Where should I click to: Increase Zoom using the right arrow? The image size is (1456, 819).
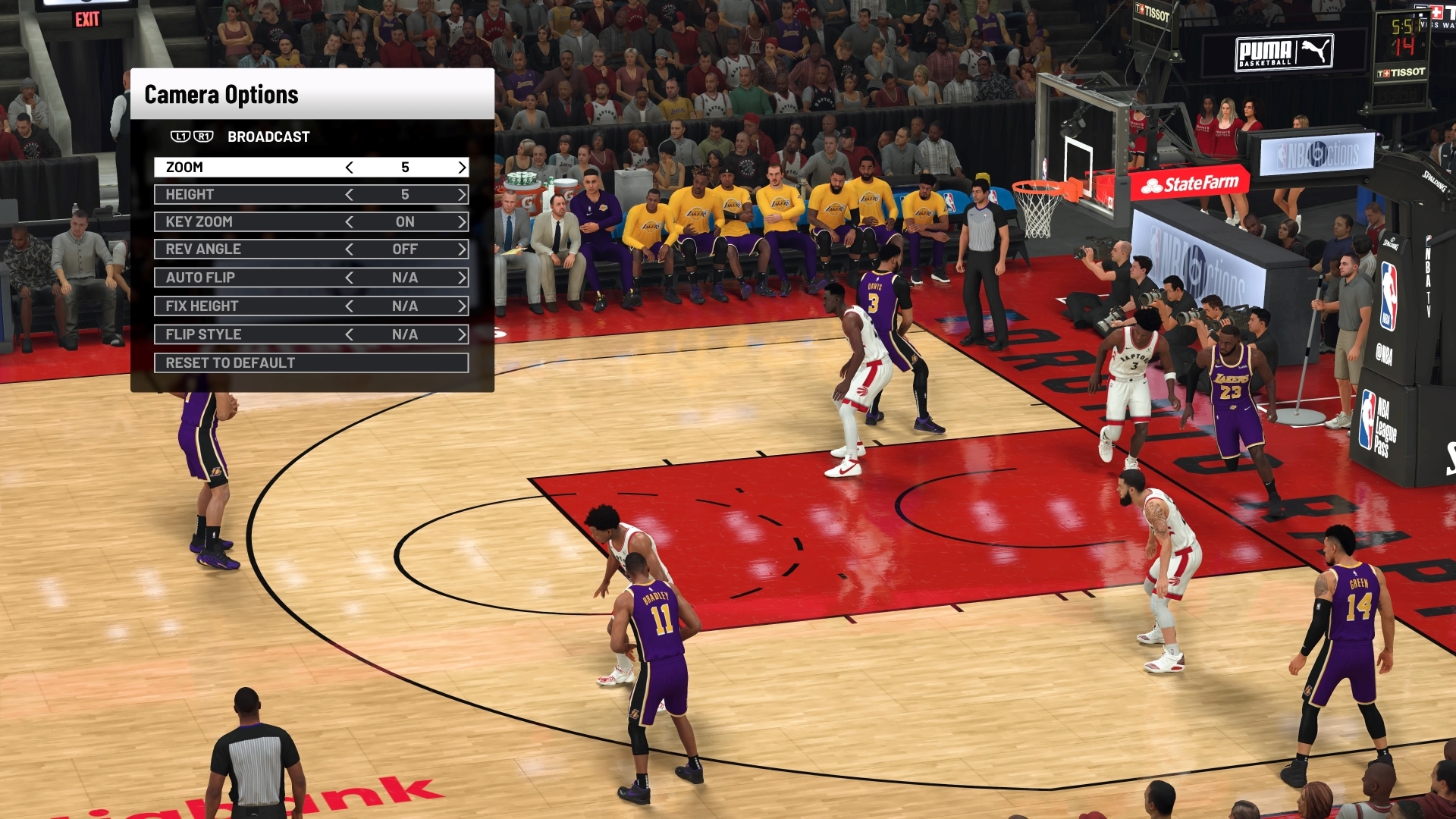[x=461, y=167]
